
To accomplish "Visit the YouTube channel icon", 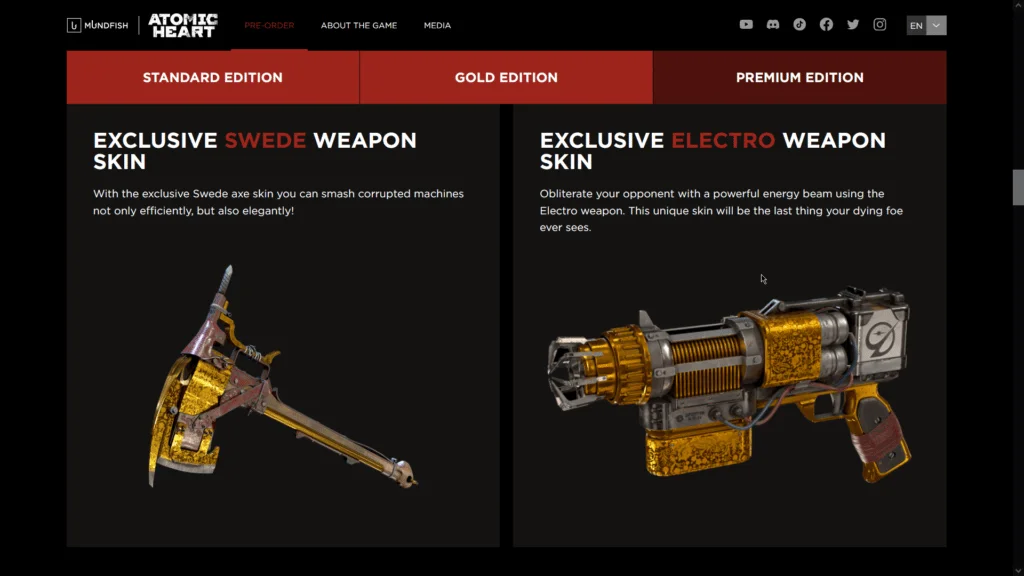I will point(746,25).
